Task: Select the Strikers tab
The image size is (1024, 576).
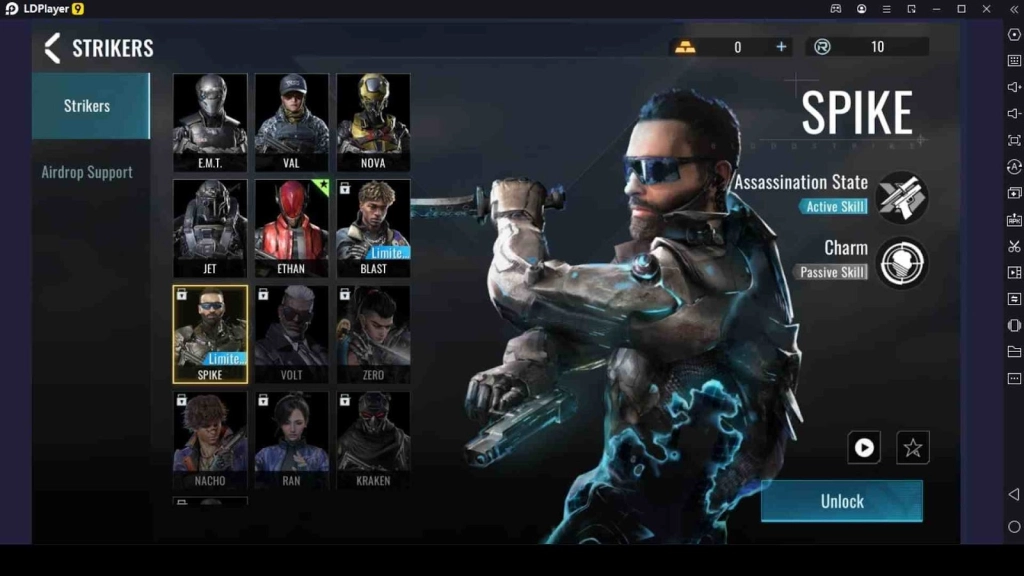Action: pos(87,105)
